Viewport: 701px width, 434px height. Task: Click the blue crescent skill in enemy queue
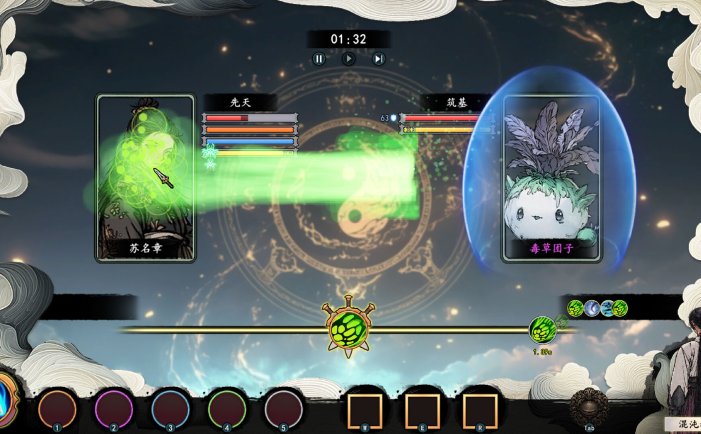tap(591, 308)
